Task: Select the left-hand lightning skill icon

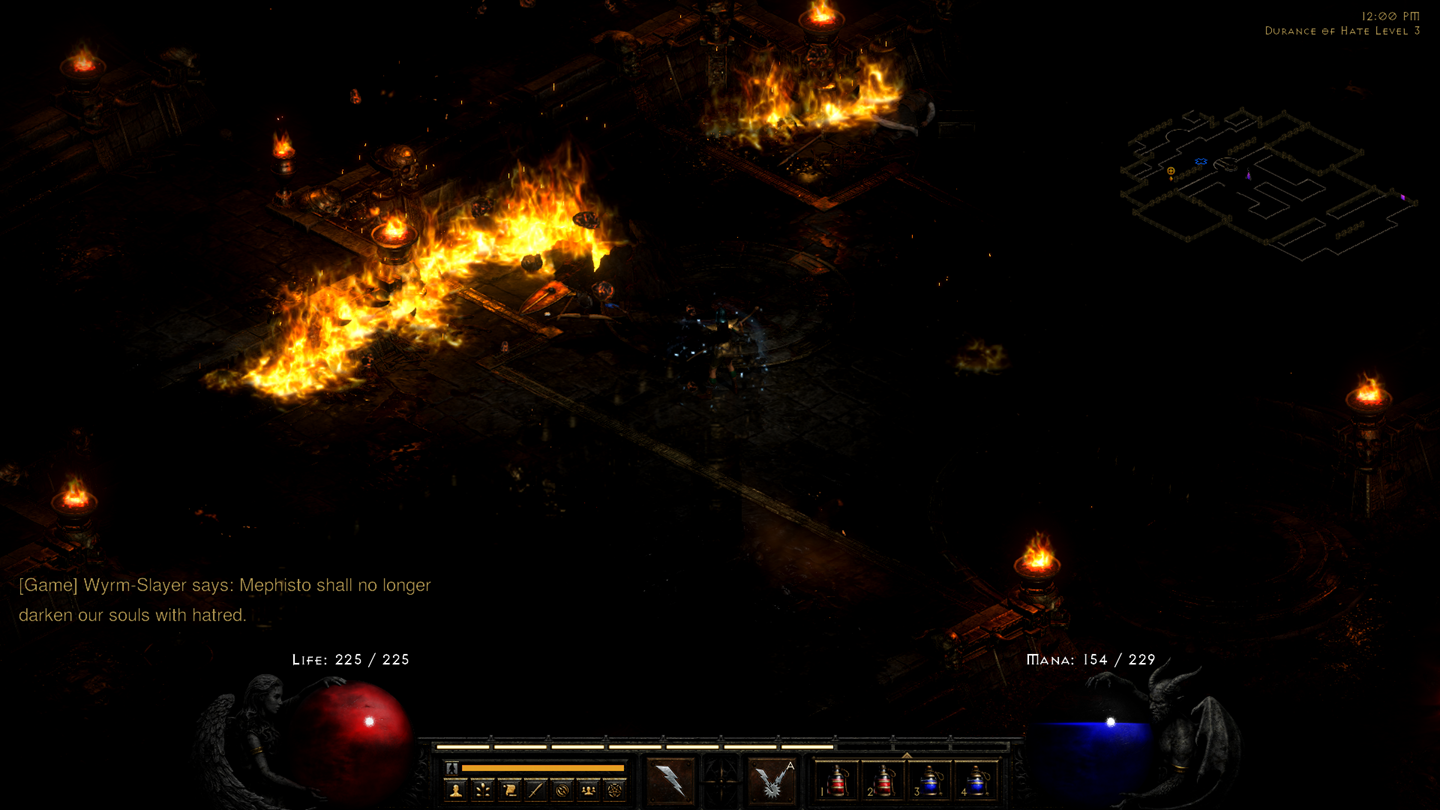Action: pos(669,780)
